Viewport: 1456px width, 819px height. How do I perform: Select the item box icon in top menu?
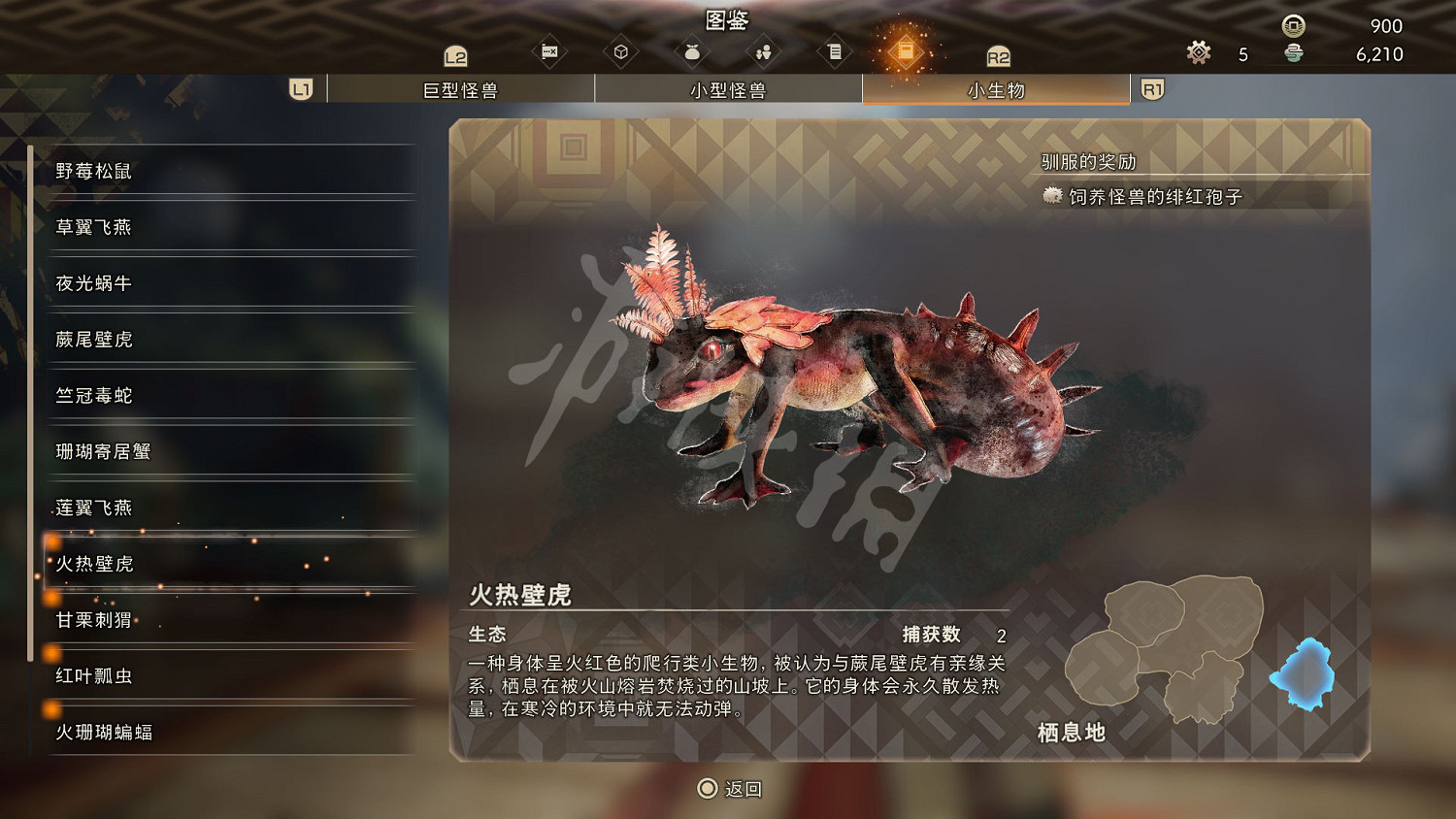tap(620, 53)
